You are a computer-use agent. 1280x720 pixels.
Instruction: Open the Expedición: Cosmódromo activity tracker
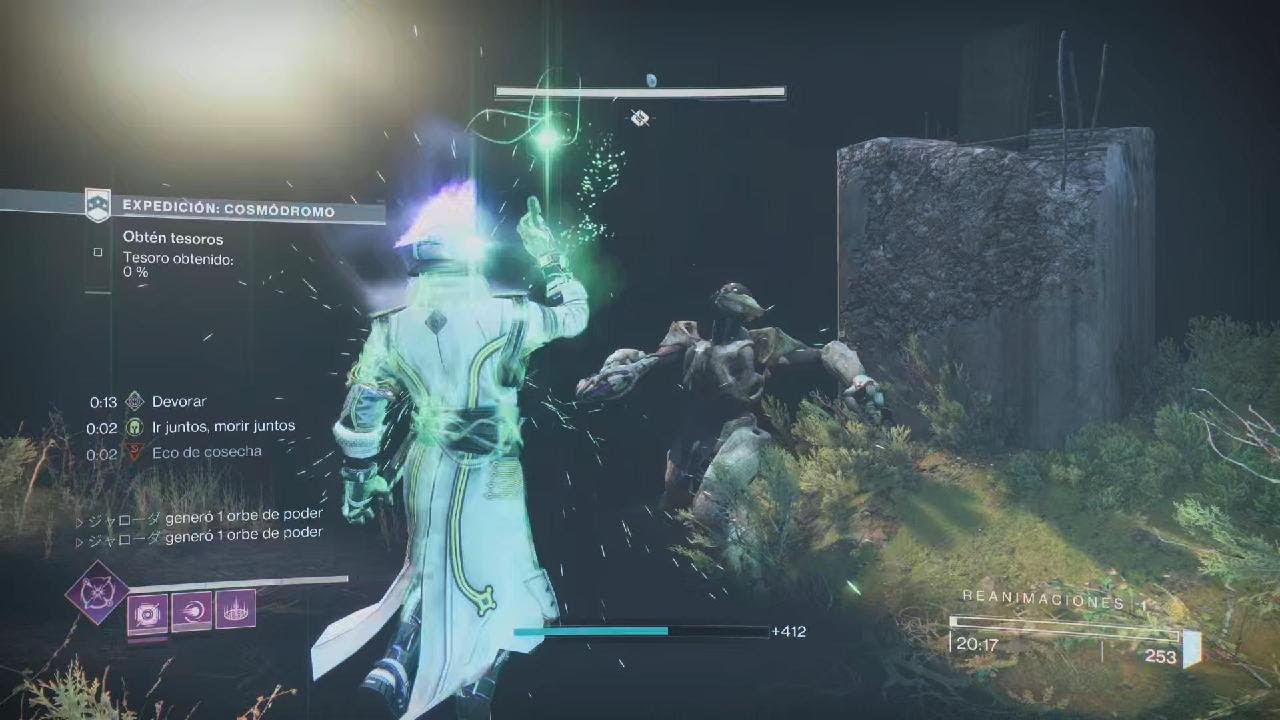(x=228, y=209)
